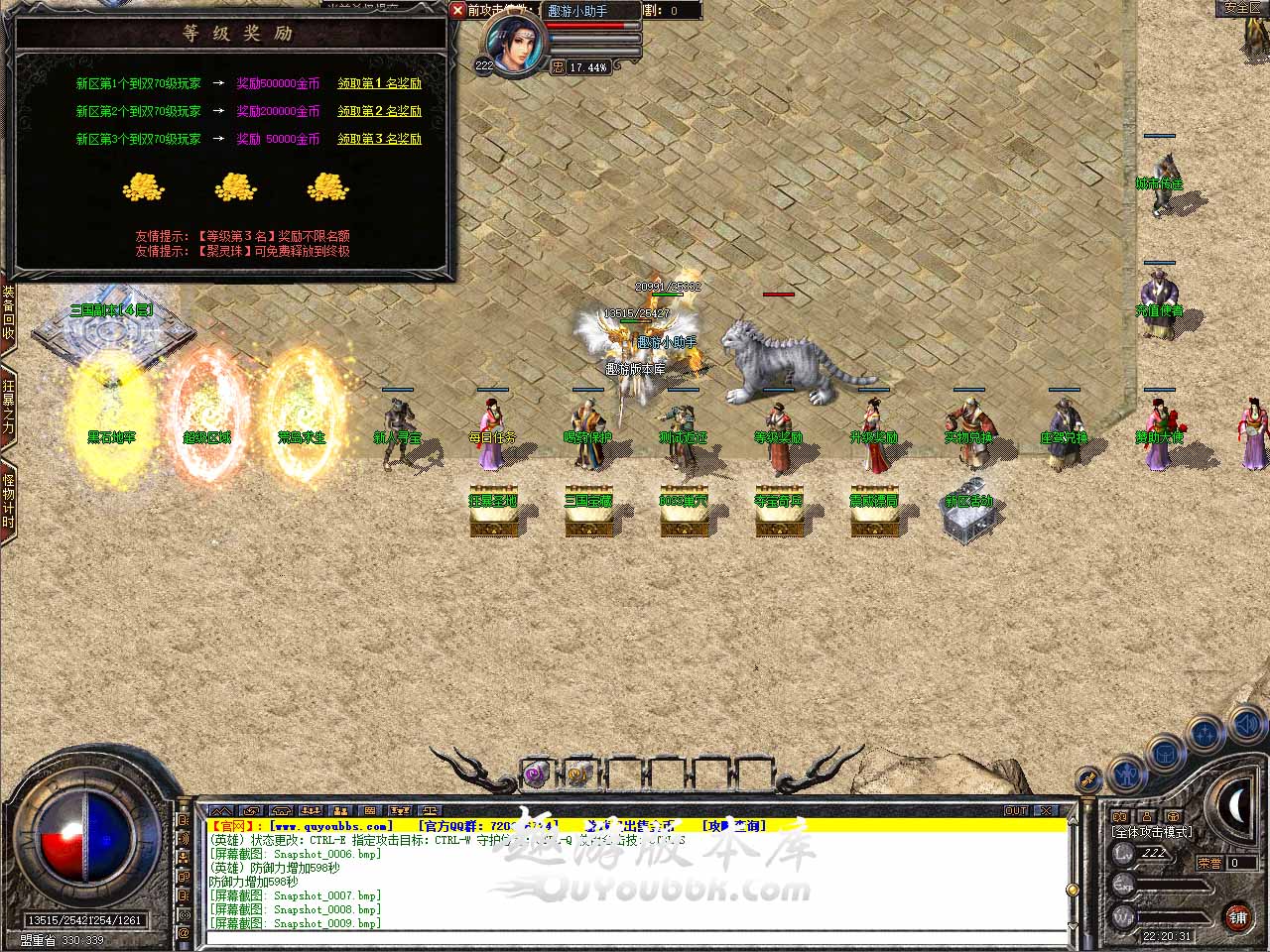Open the skills round button

[1206, 734]
